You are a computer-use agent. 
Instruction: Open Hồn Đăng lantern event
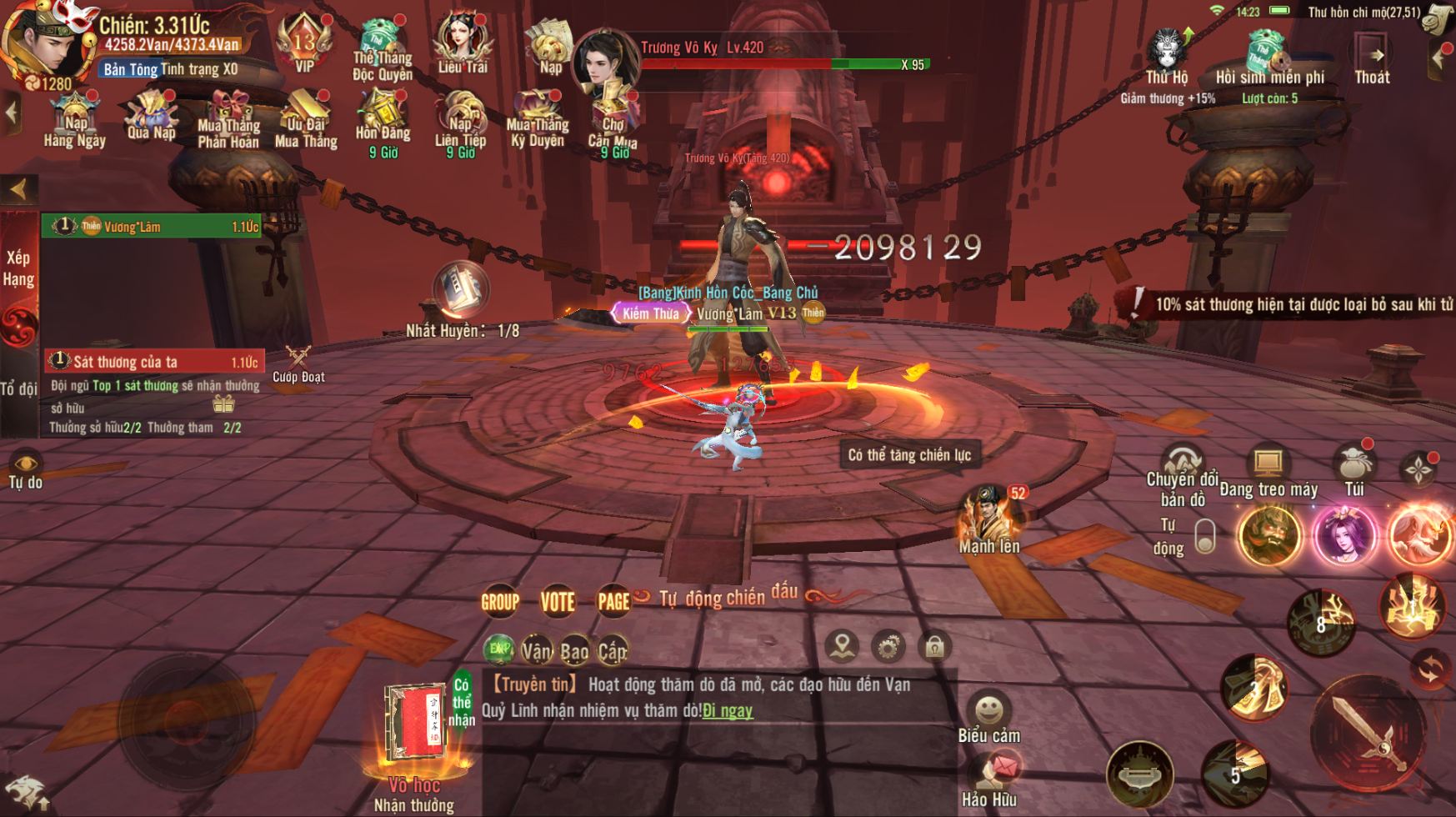click(383, 121)
